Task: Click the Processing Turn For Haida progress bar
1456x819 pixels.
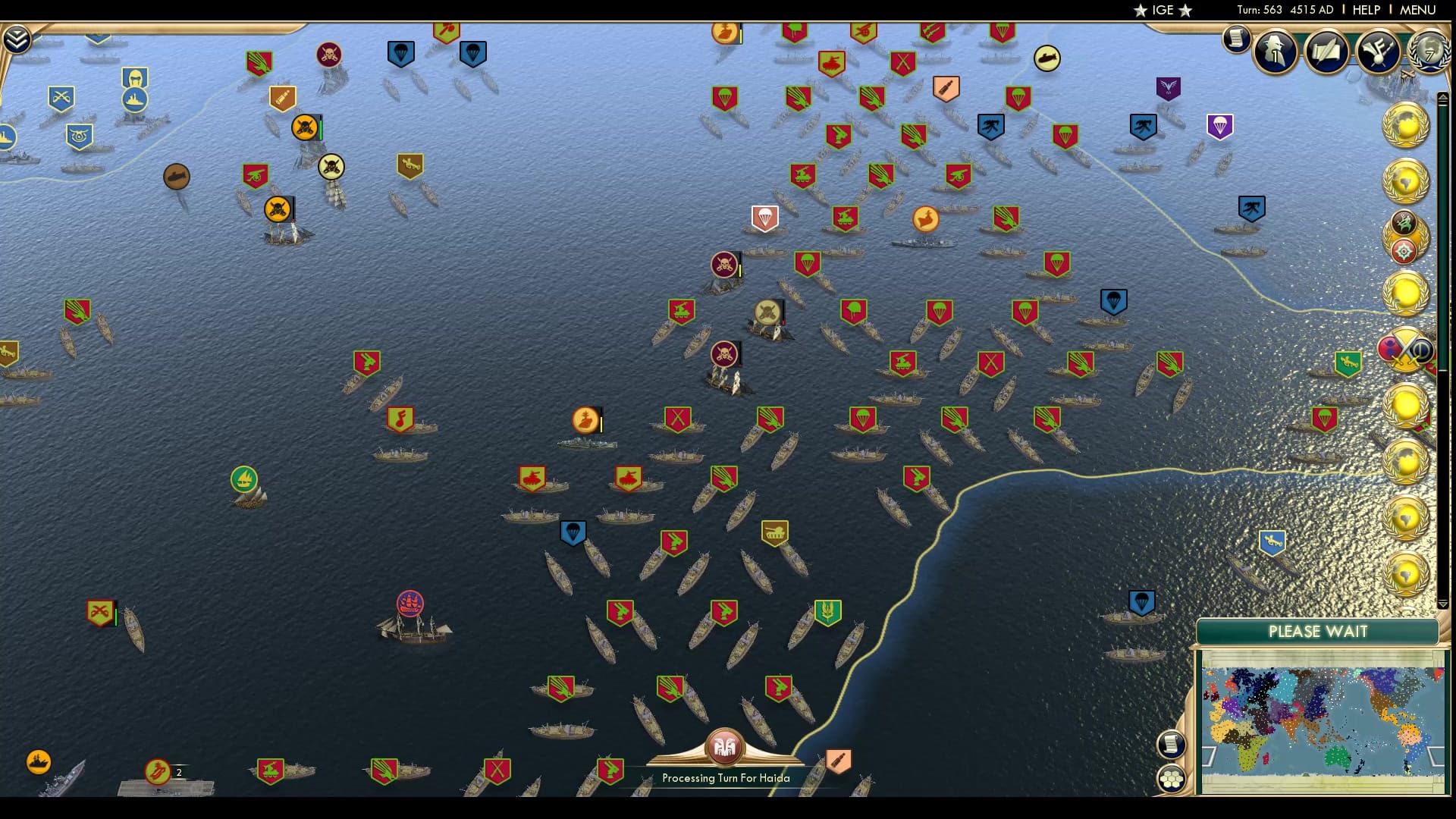Action: 725,777
